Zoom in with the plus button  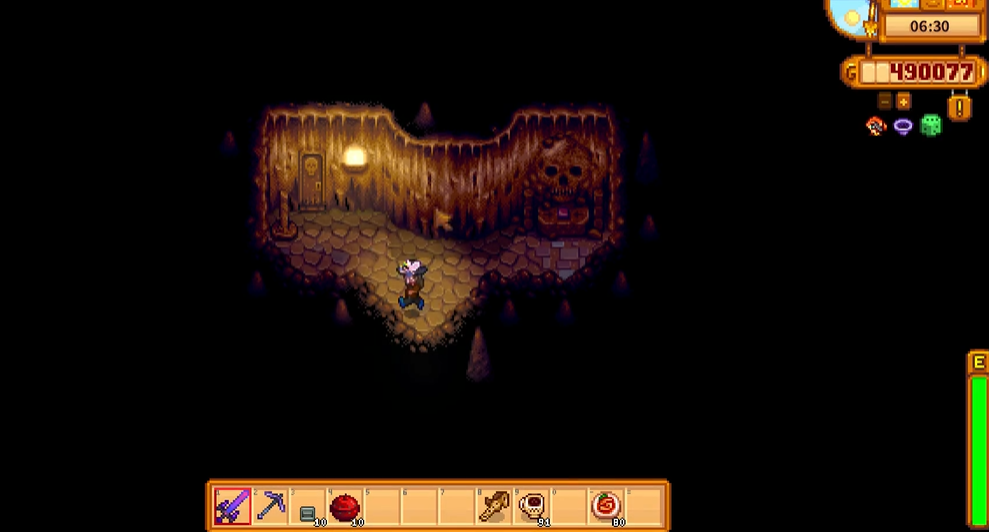[903, 101]
